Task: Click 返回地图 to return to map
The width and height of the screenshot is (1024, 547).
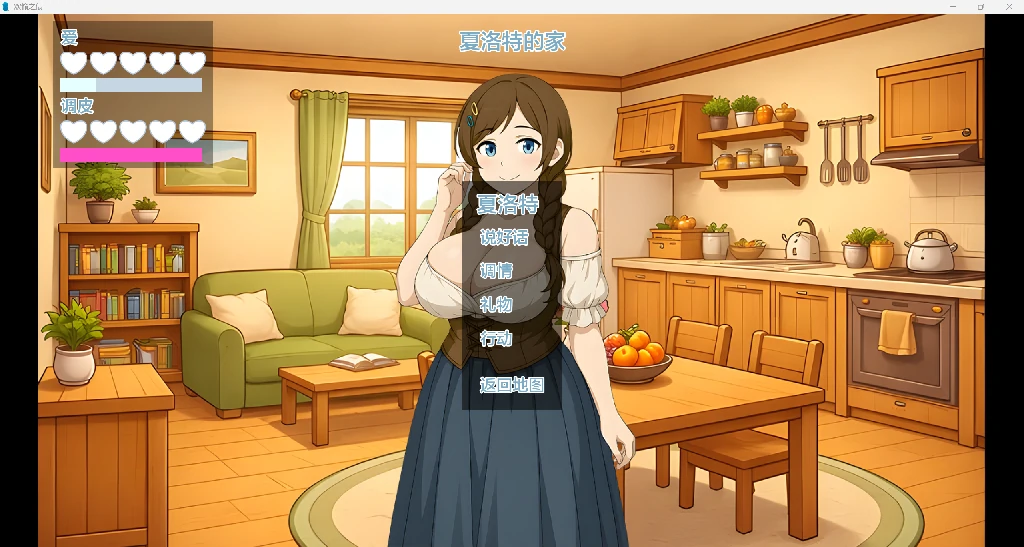Action: point(511,384)
